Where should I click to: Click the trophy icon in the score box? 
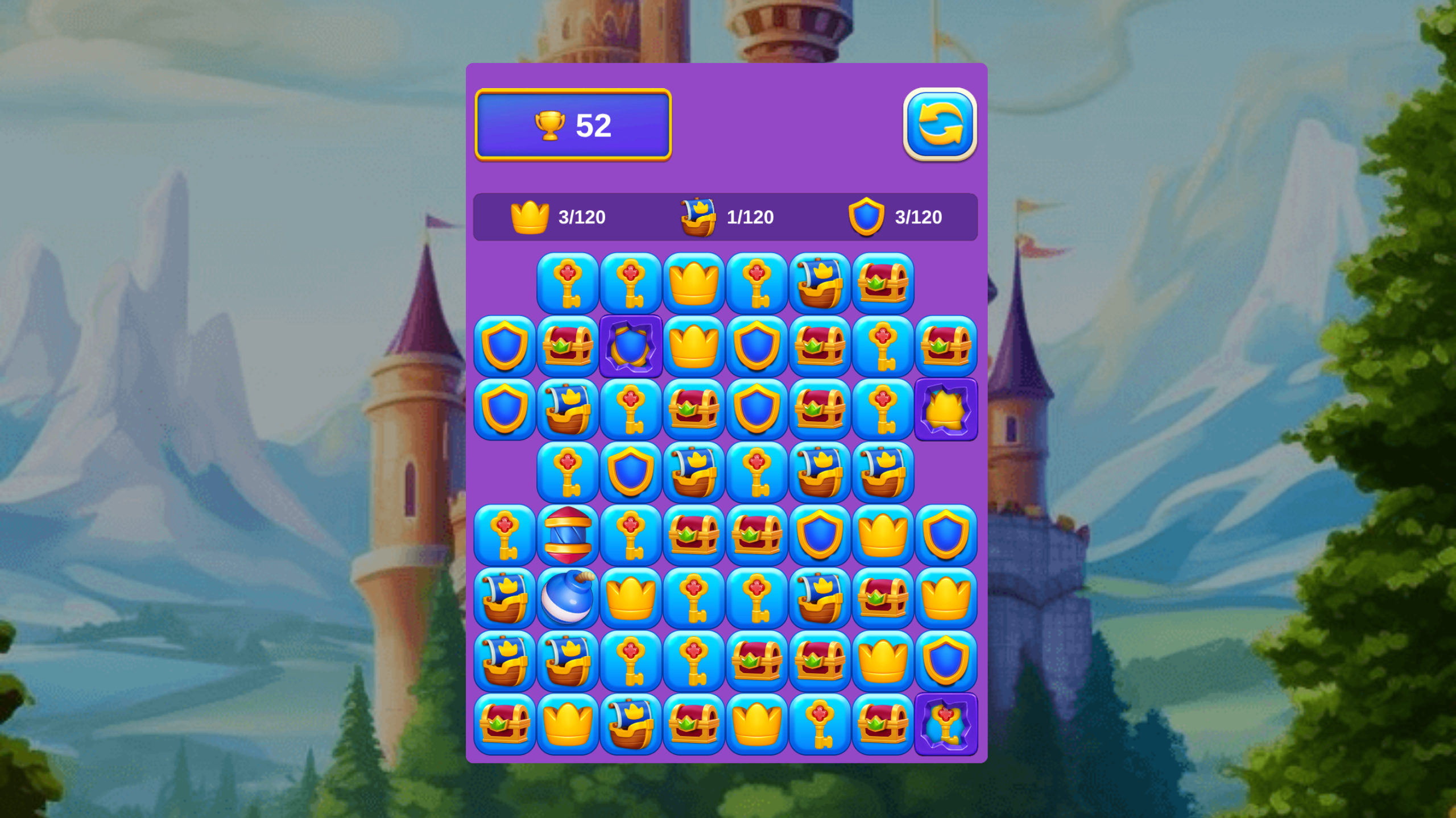coord(552,126)
